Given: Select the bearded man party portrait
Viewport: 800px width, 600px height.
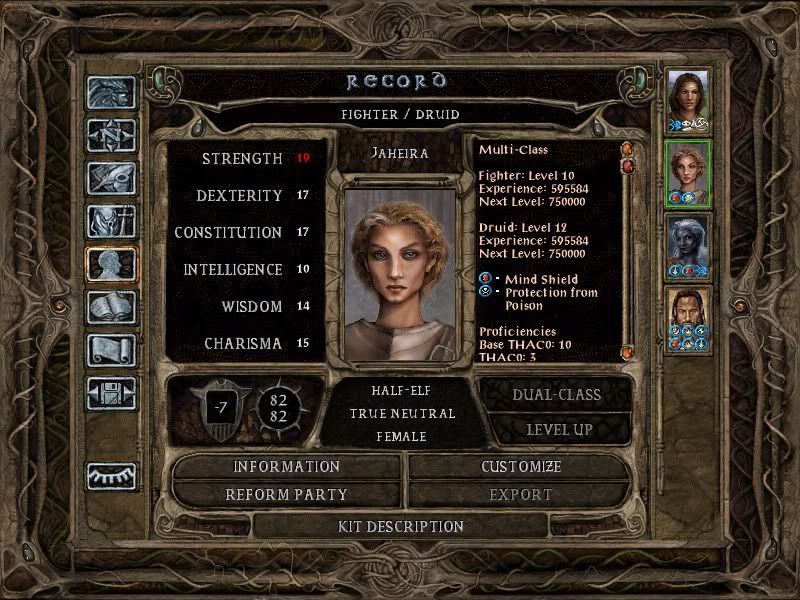Looking at the screenshot, I should click(x=688, y=320).
